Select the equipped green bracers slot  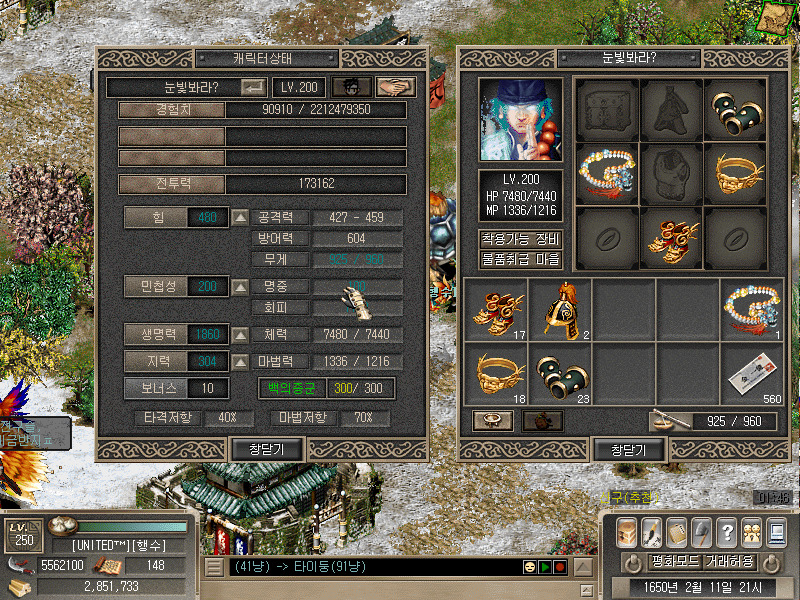click(735, 109)
